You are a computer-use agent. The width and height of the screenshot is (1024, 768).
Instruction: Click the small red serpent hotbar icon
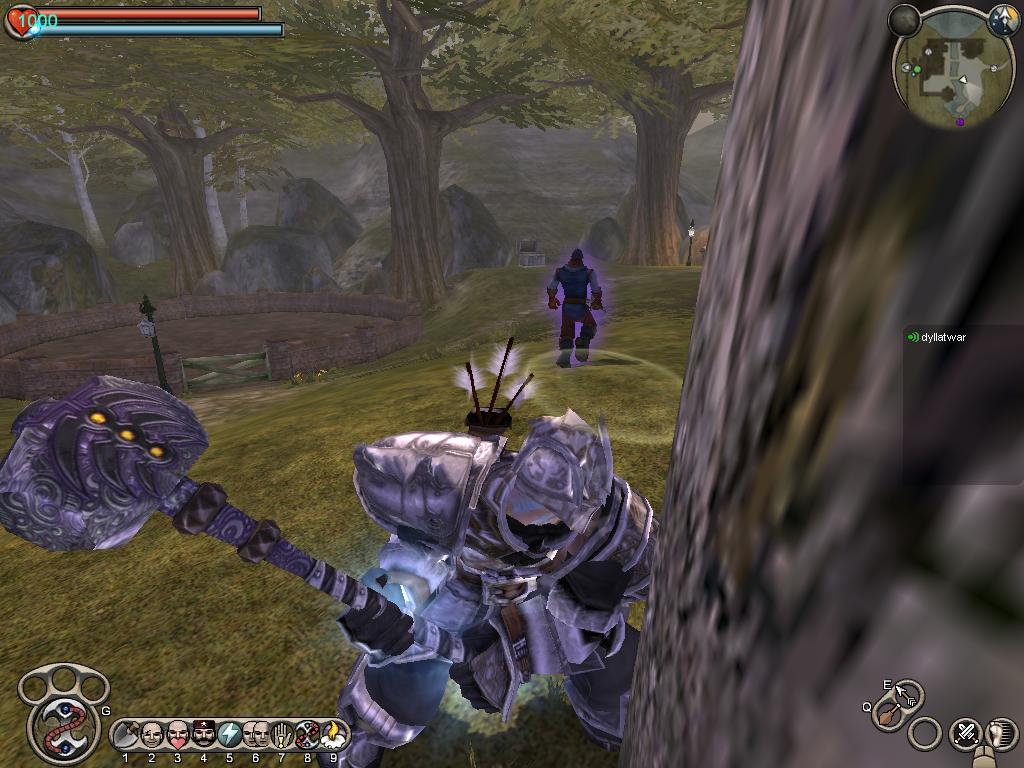point(307,735)
